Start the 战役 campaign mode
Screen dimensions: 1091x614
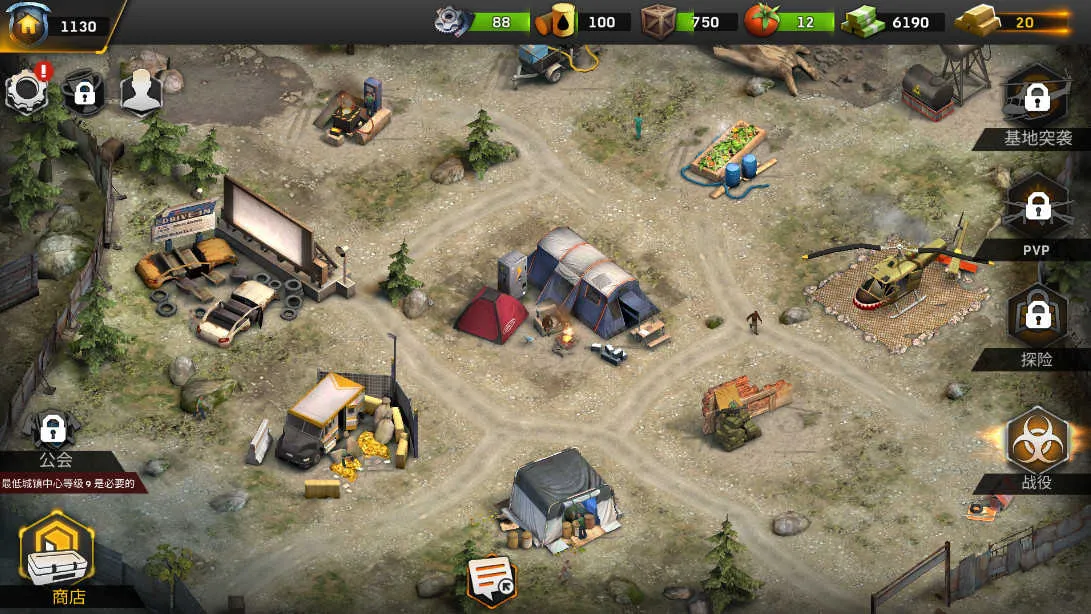1037,443
